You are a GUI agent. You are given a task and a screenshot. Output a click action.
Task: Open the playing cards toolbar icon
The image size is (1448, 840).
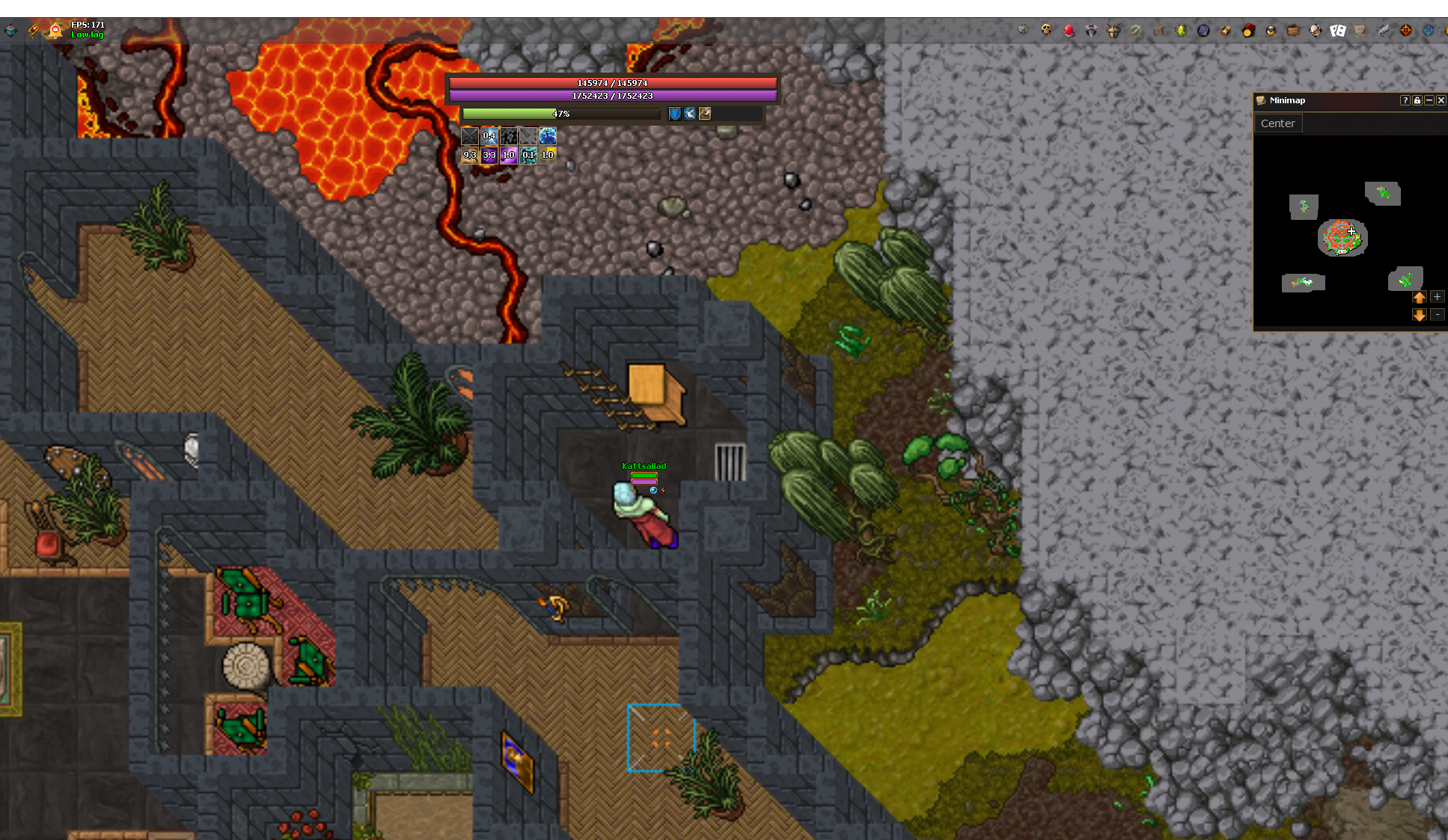pyautogui.click(x=1338, y=30)
